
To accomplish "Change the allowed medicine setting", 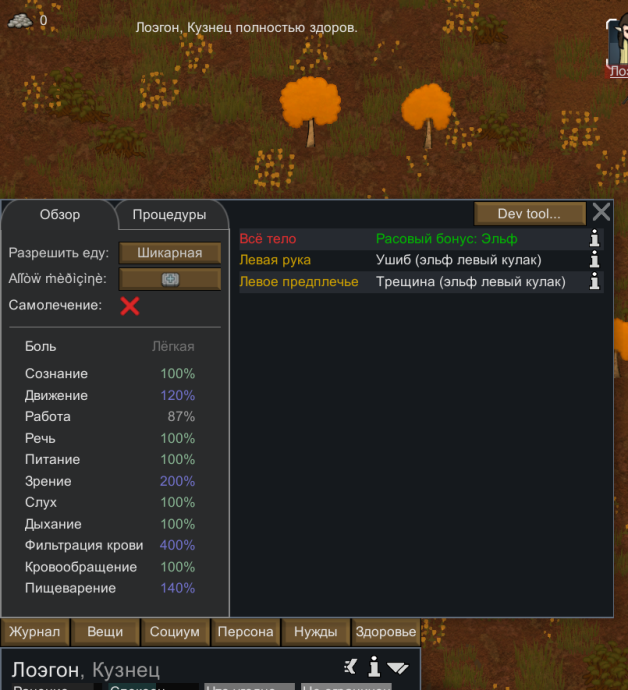I will [x=170, y=279].
